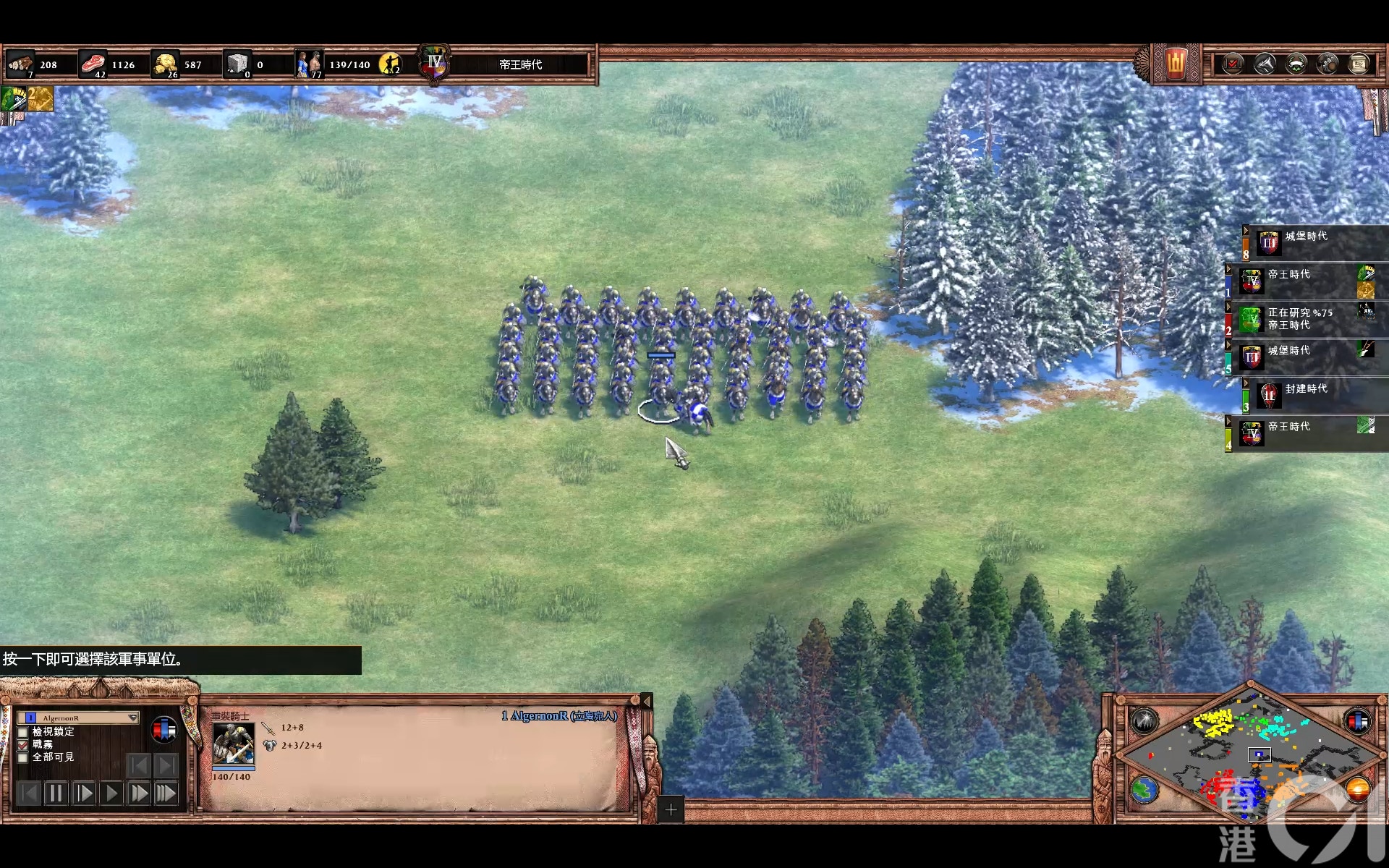
Task: Enable the 檢視鎖定 view lock checkbox
Action: (x=22, y=732)
